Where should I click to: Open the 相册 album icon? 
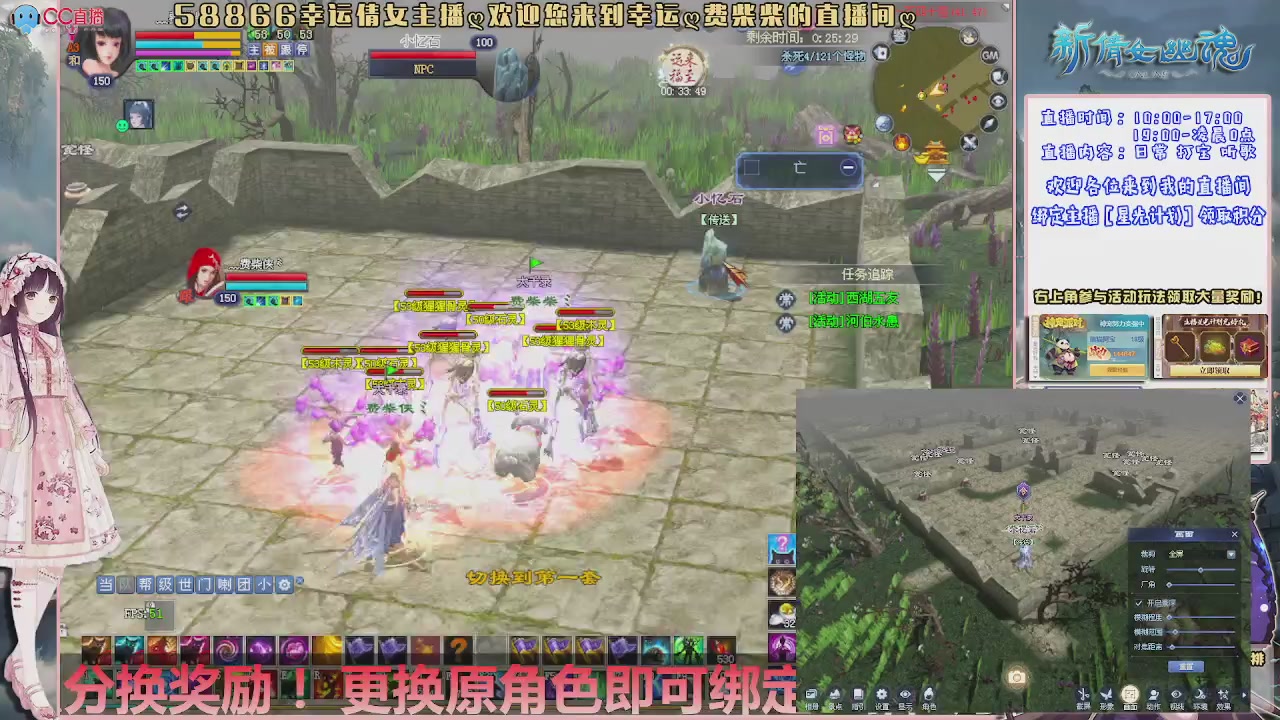tap(813, 692)
